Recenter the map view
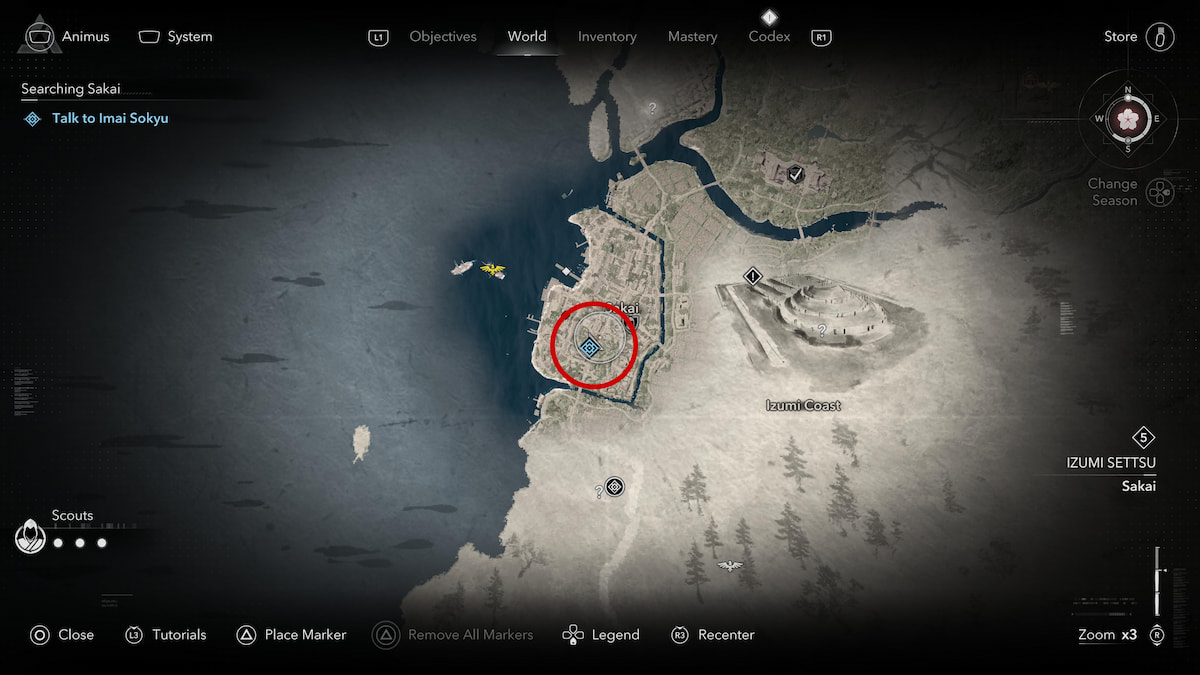Viewport: 1200px width, 675px height. tap(726, 635)
